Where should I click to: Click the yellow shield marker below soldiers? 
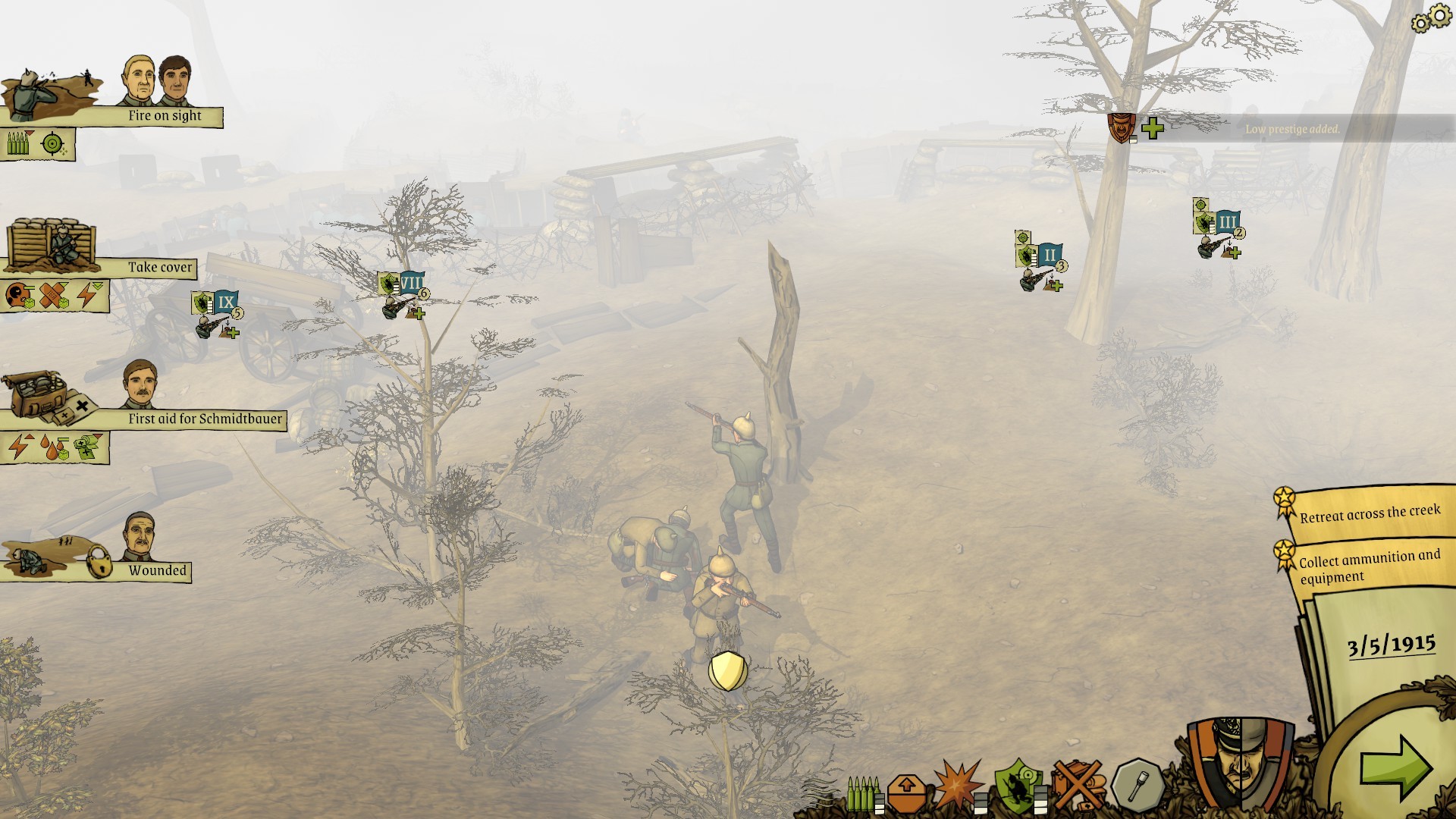click(x=727, y=671)
